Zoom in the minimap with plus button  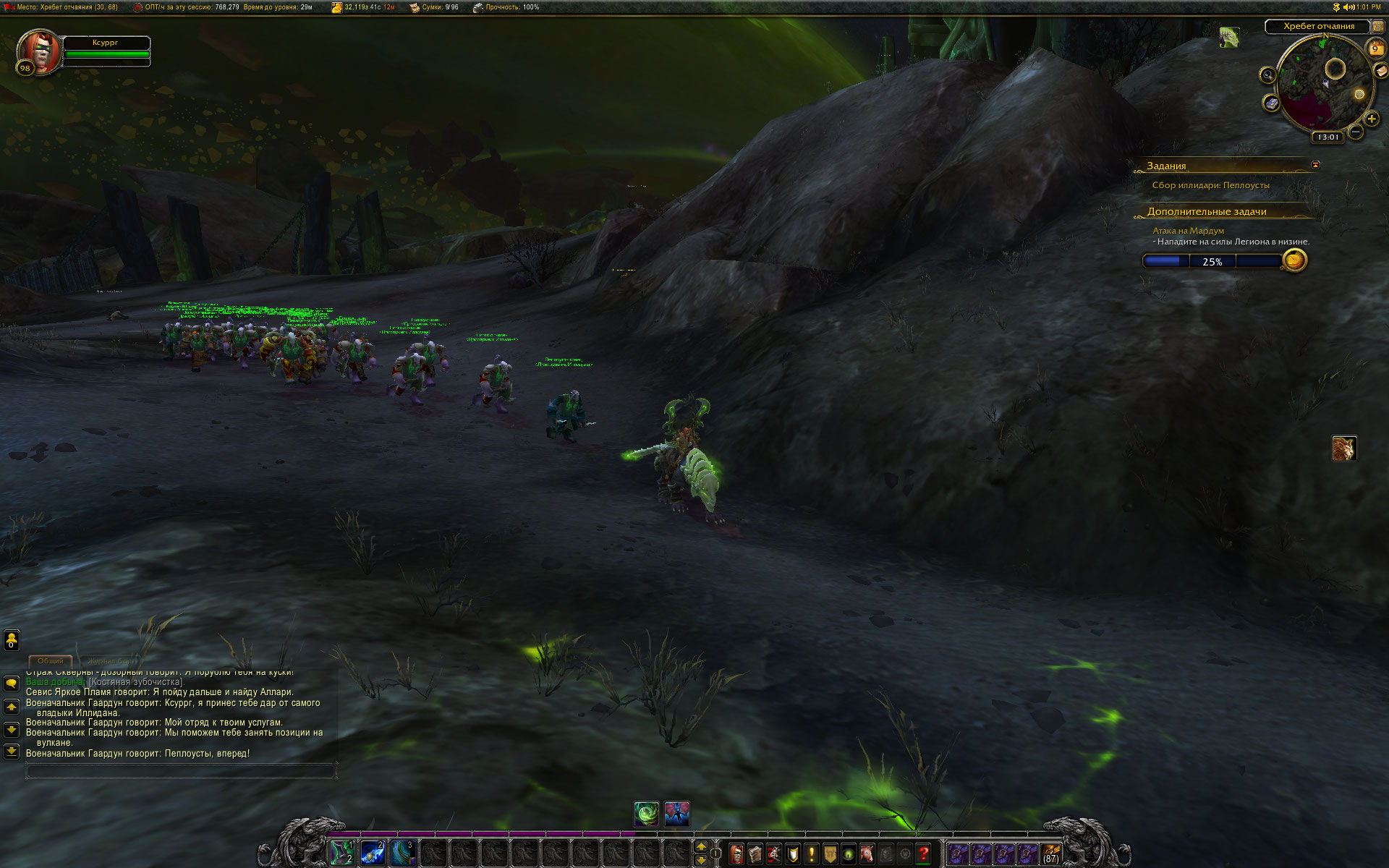(x=1372, y=119)
